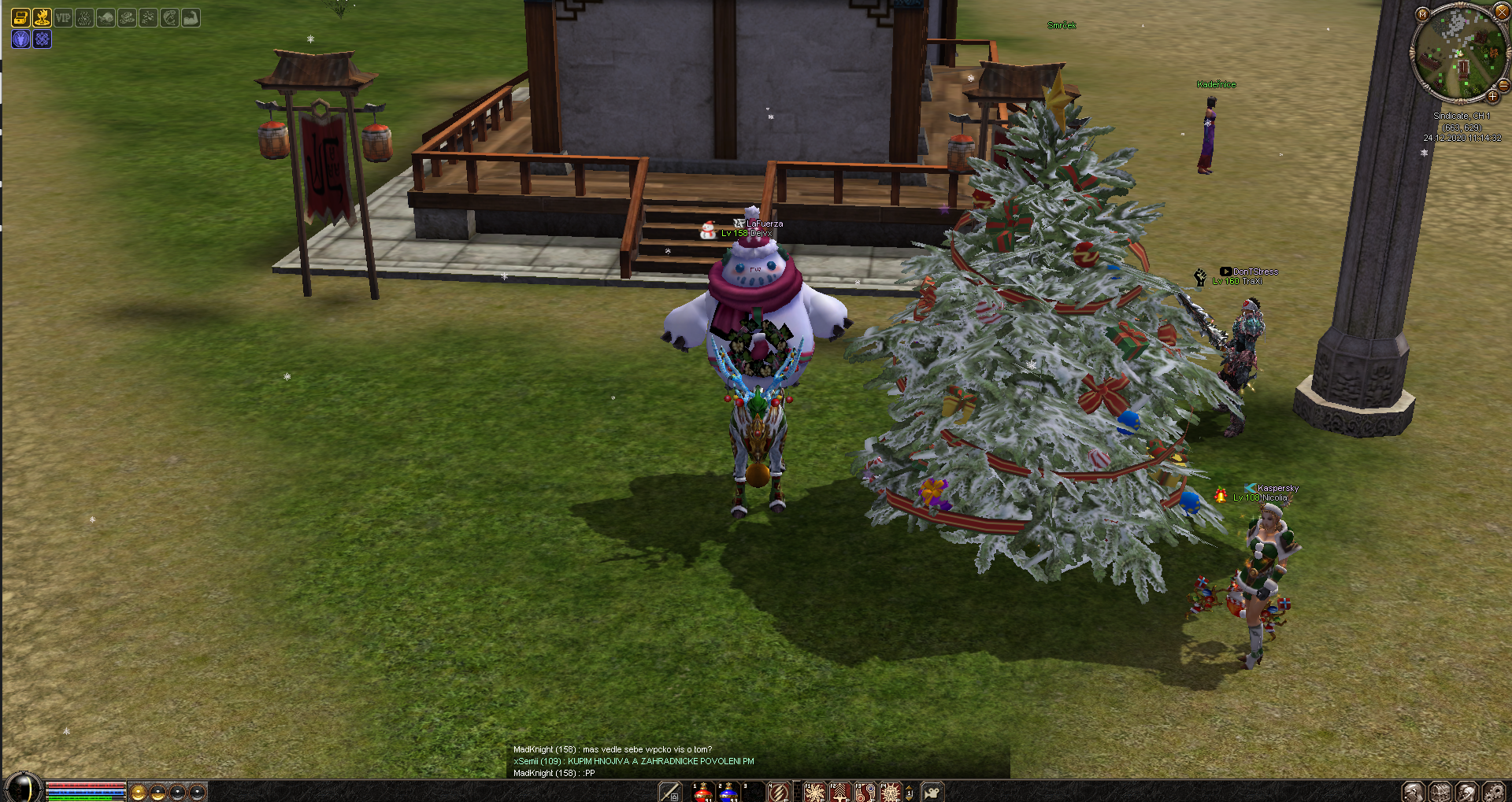Use the red potion in the hotbar
This screenshot has height=802, width=1512.
(702, 792)
